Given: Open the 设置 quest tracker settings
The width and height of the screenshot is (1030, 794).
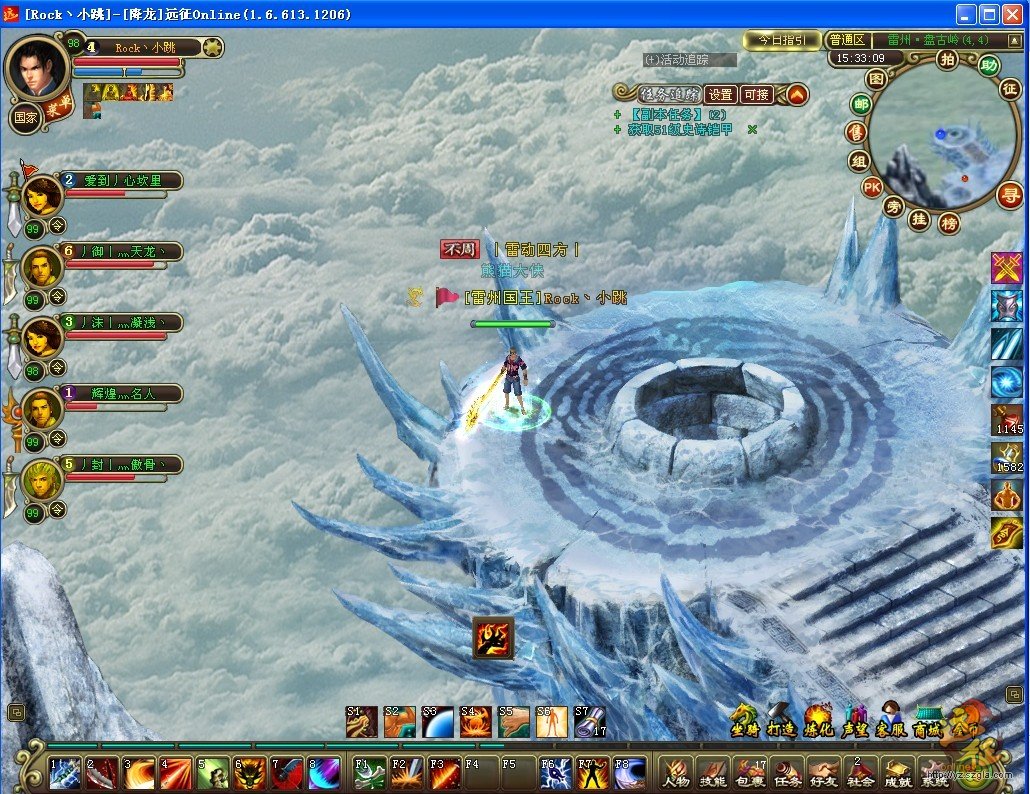Looking at the screenshot, I should [x=720, y=95].
